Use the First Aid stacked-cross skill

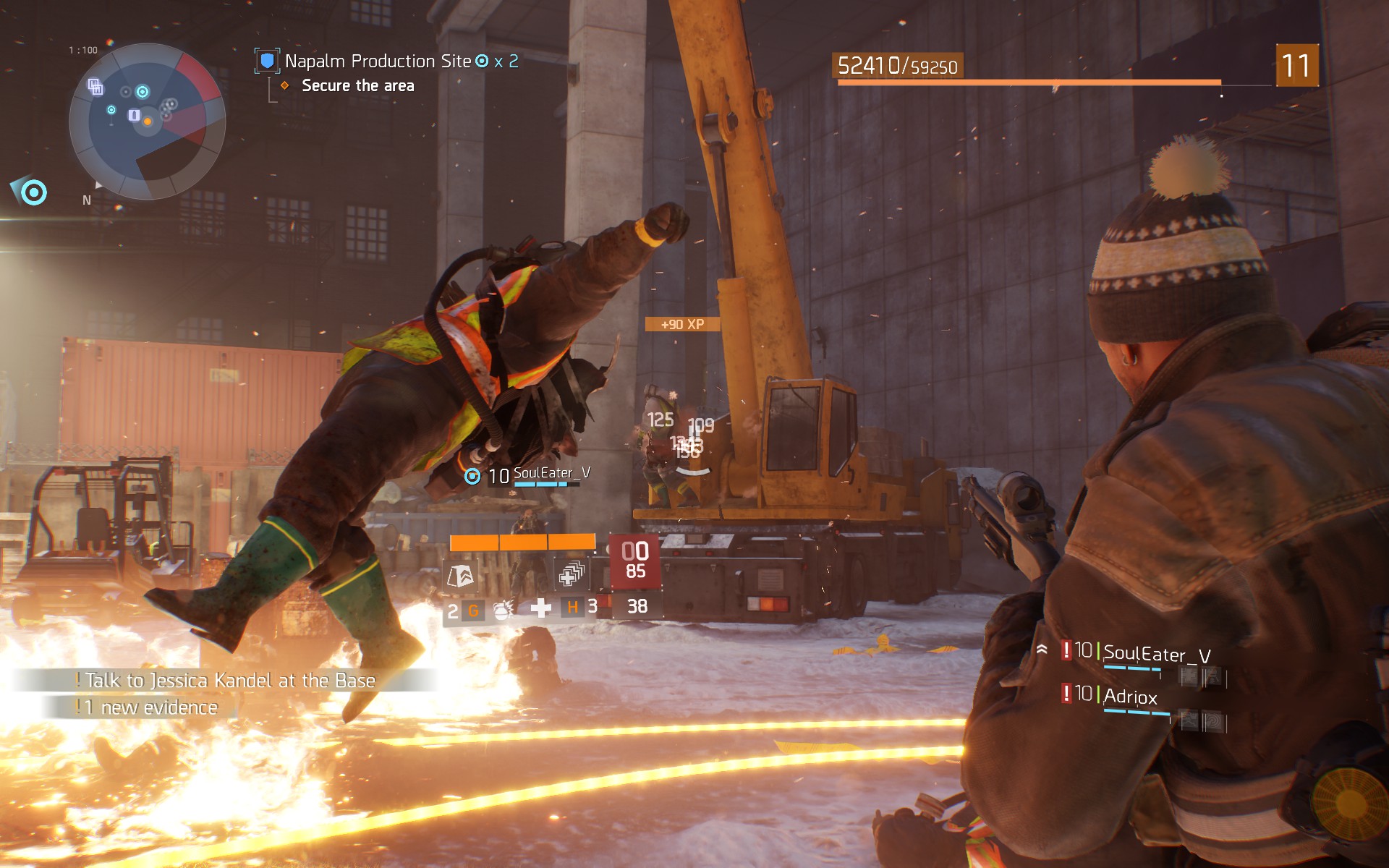(572, 575)
